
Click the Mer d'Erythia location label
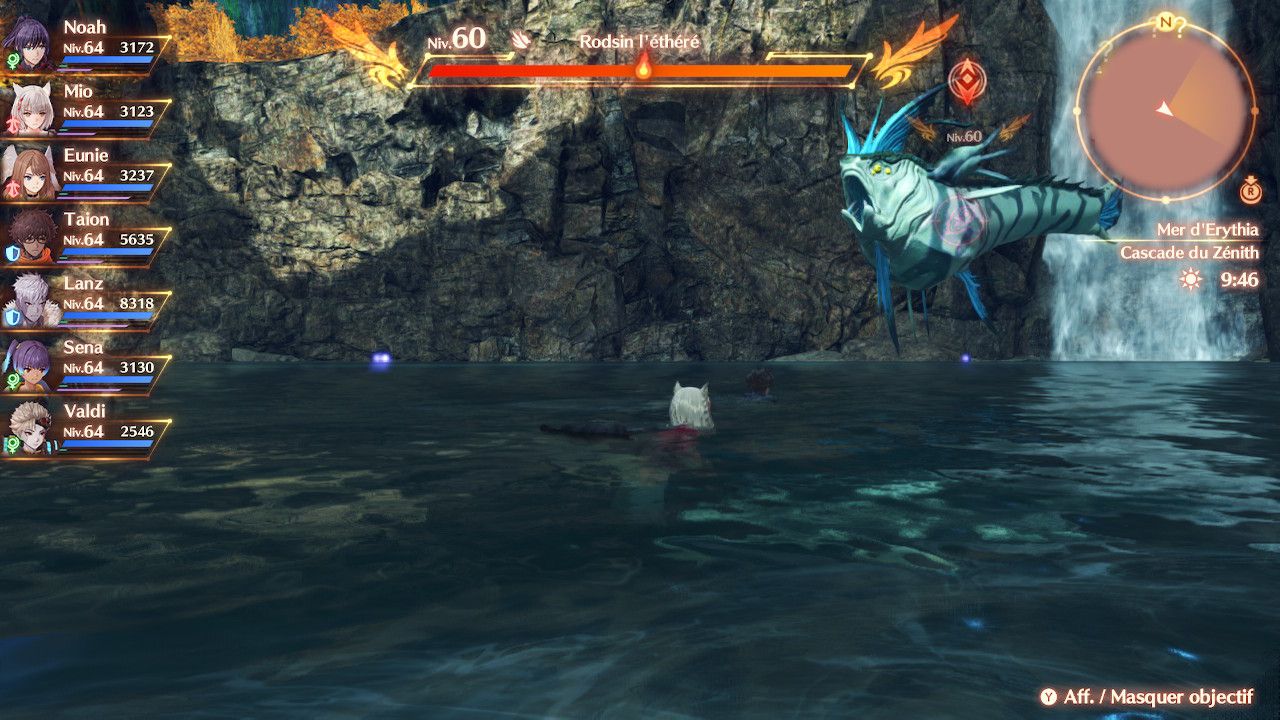point(1207,230)
